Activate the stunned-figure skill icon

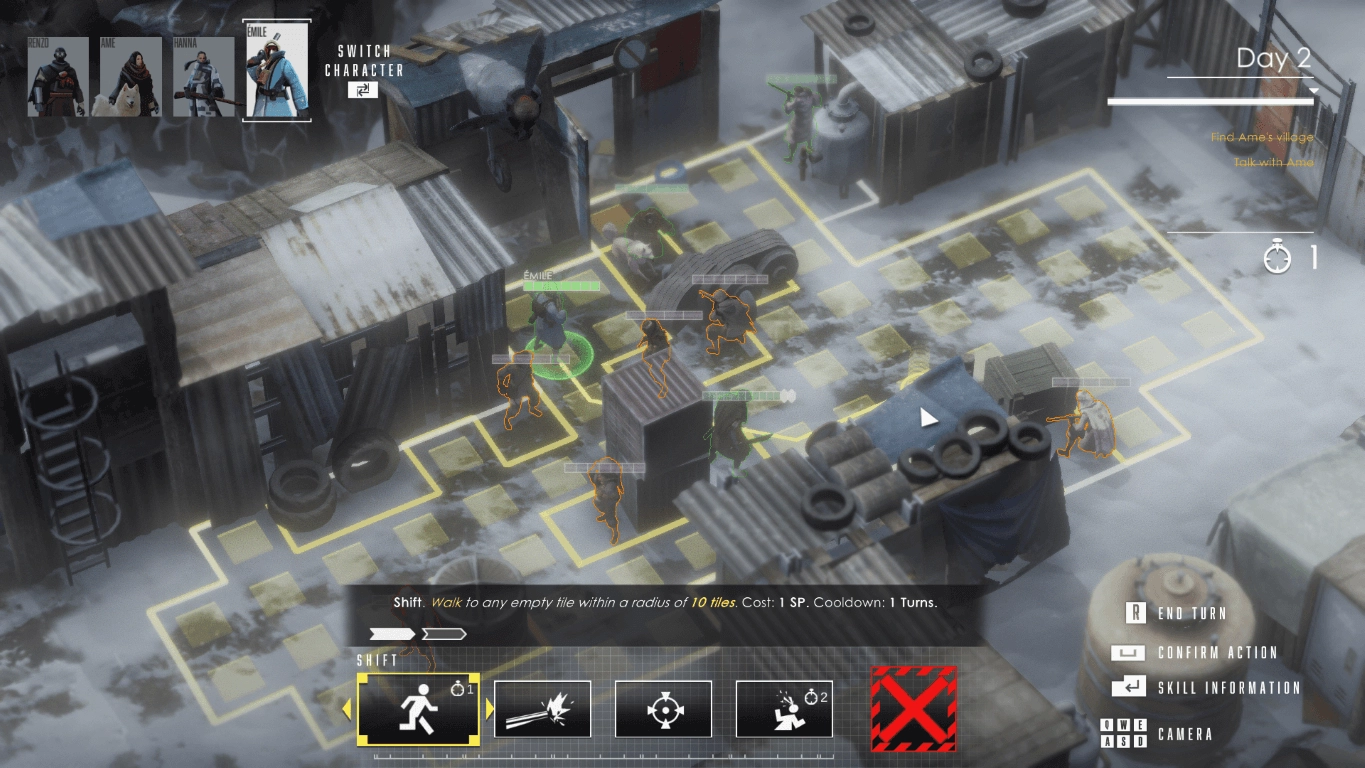coord(784,709)
